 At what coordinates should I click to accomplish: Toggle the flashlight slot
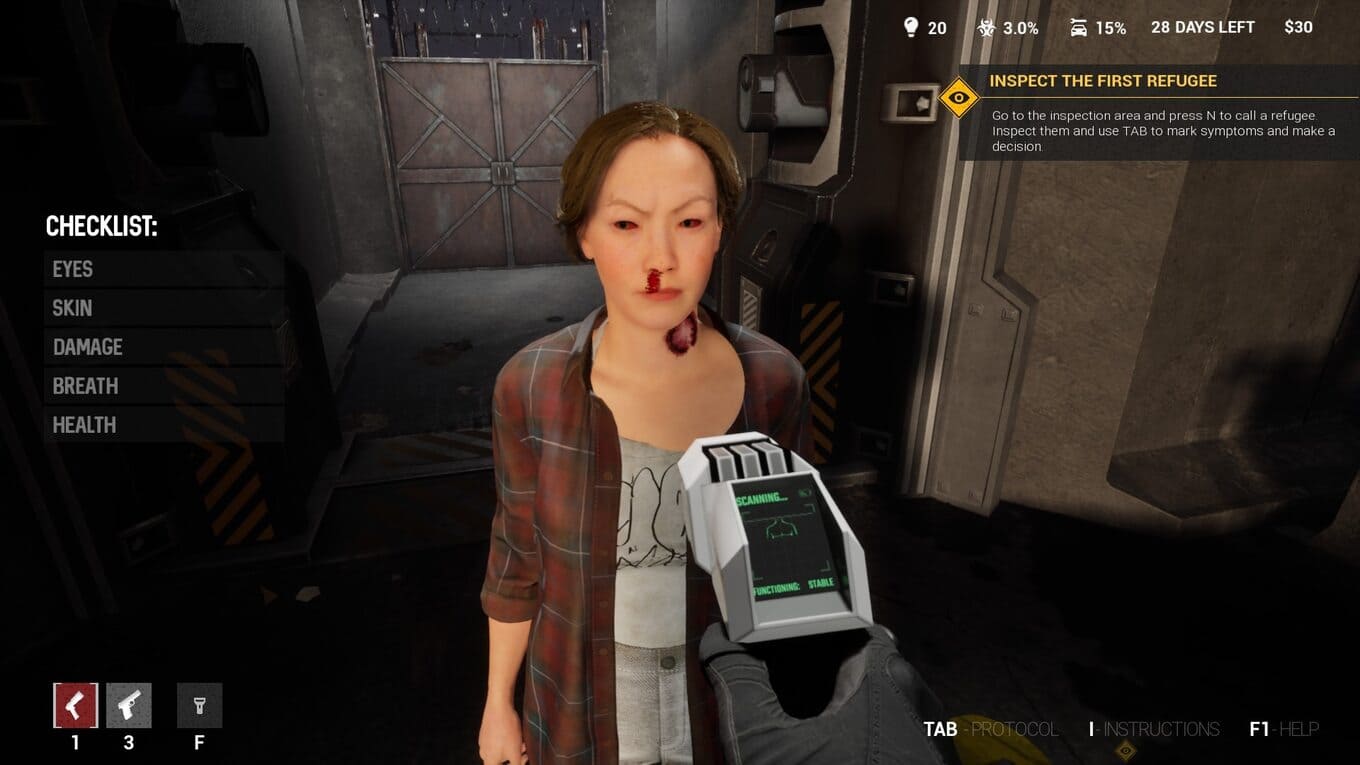pos(199,706)
